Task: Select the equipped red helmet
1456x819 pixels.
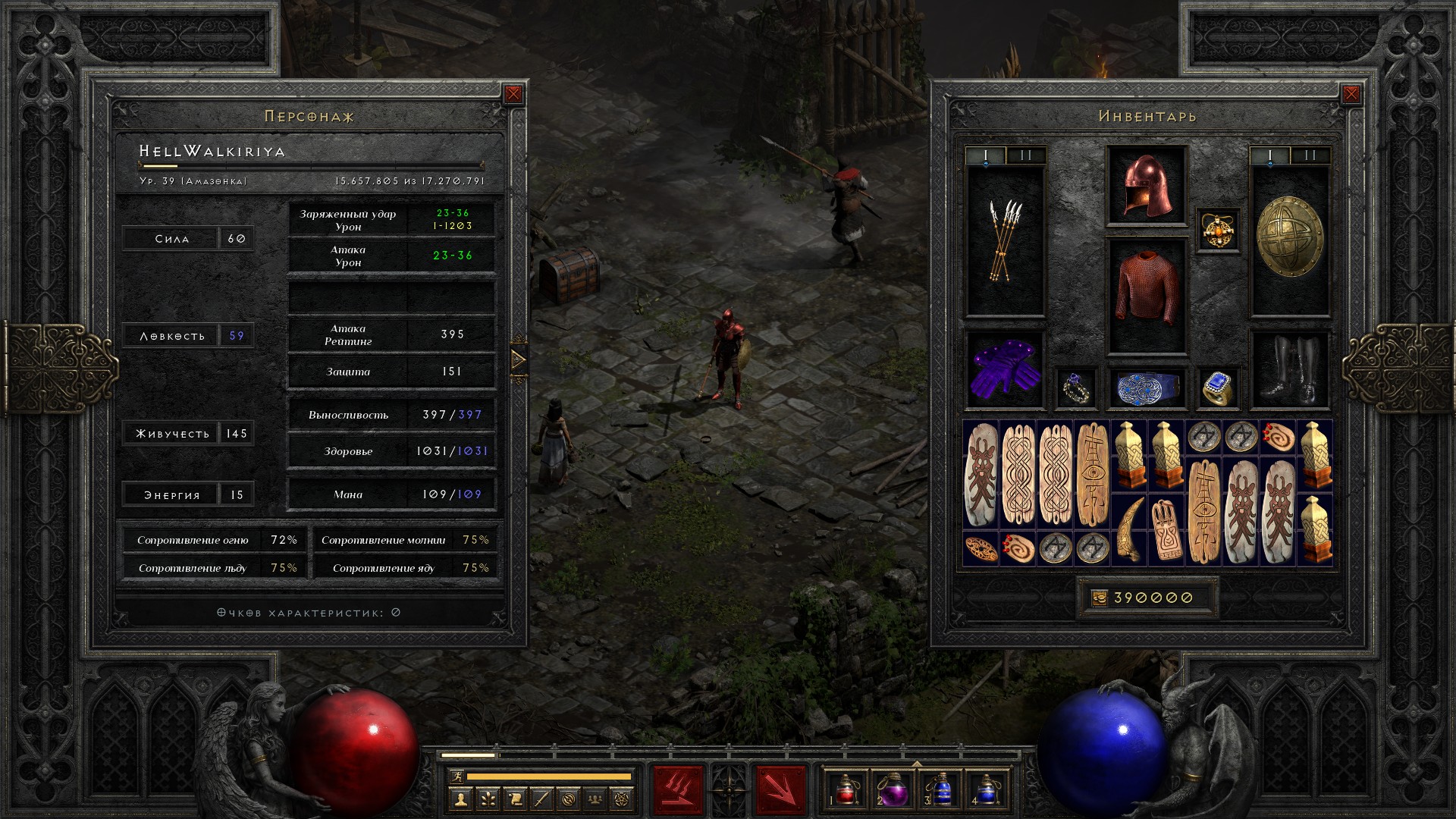Action: [1146, 186]
